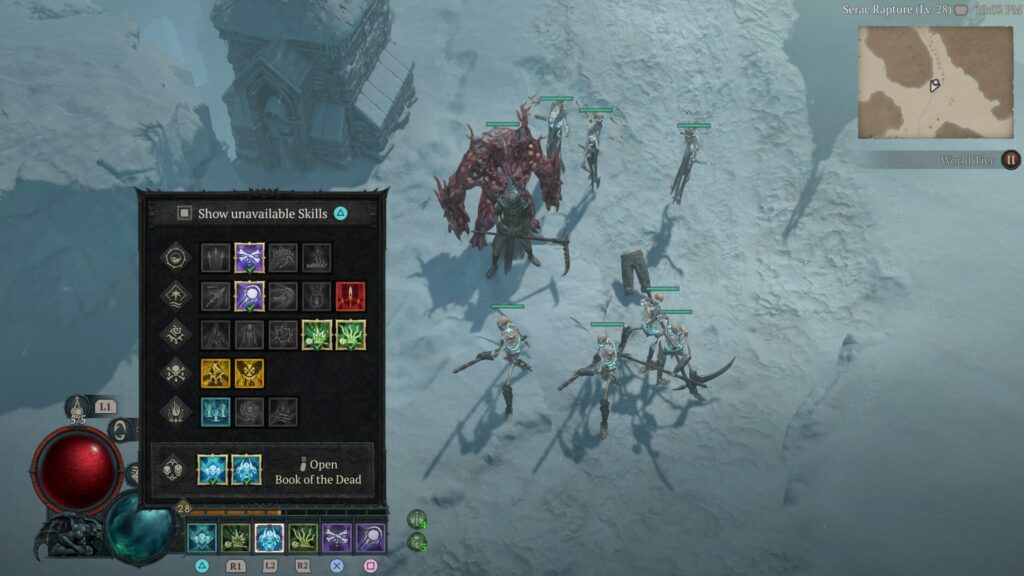Image resolution: width=1024 pixels, height=576 pixels.
Task: Select the blue golem summon icon in the panel
Action: coord(247,469)
